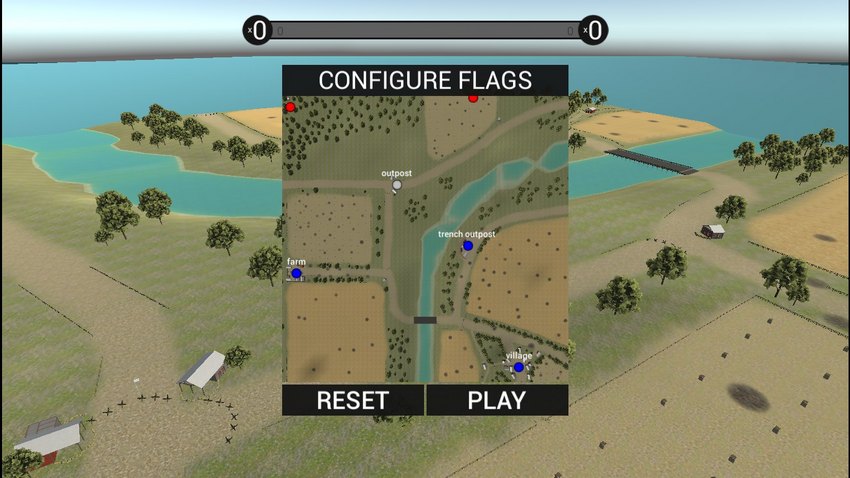Start the match with the PLAY button
The width and height of the screenshot is (850, 478).
pyautogui.click(x=497, y=400)
